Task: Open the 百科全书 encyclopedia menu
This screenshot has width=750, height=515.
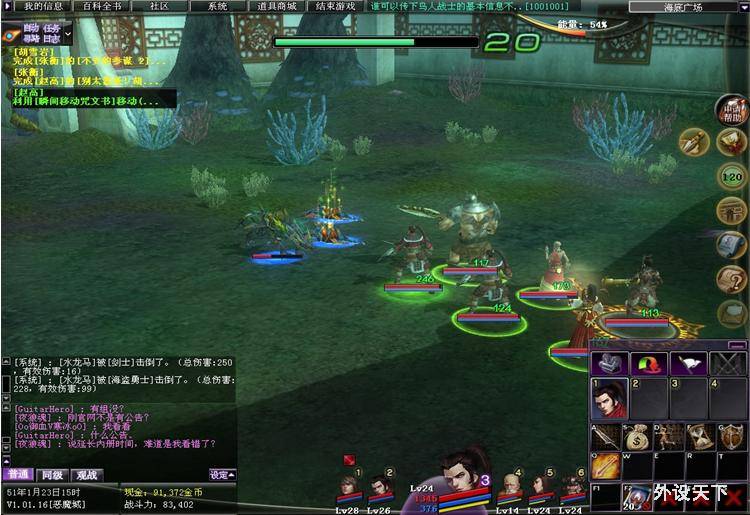Action: point(101,6)
